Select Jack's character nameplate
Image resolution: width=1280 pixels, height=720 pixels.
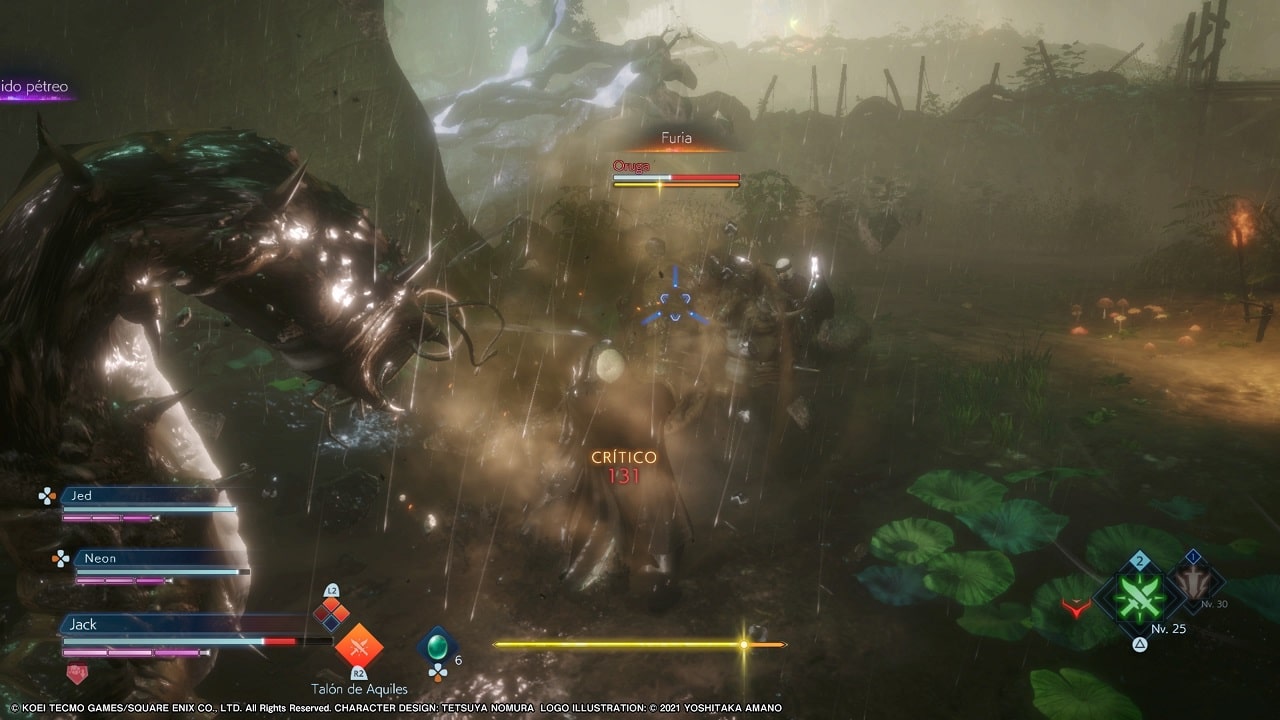tap(180, 625)
